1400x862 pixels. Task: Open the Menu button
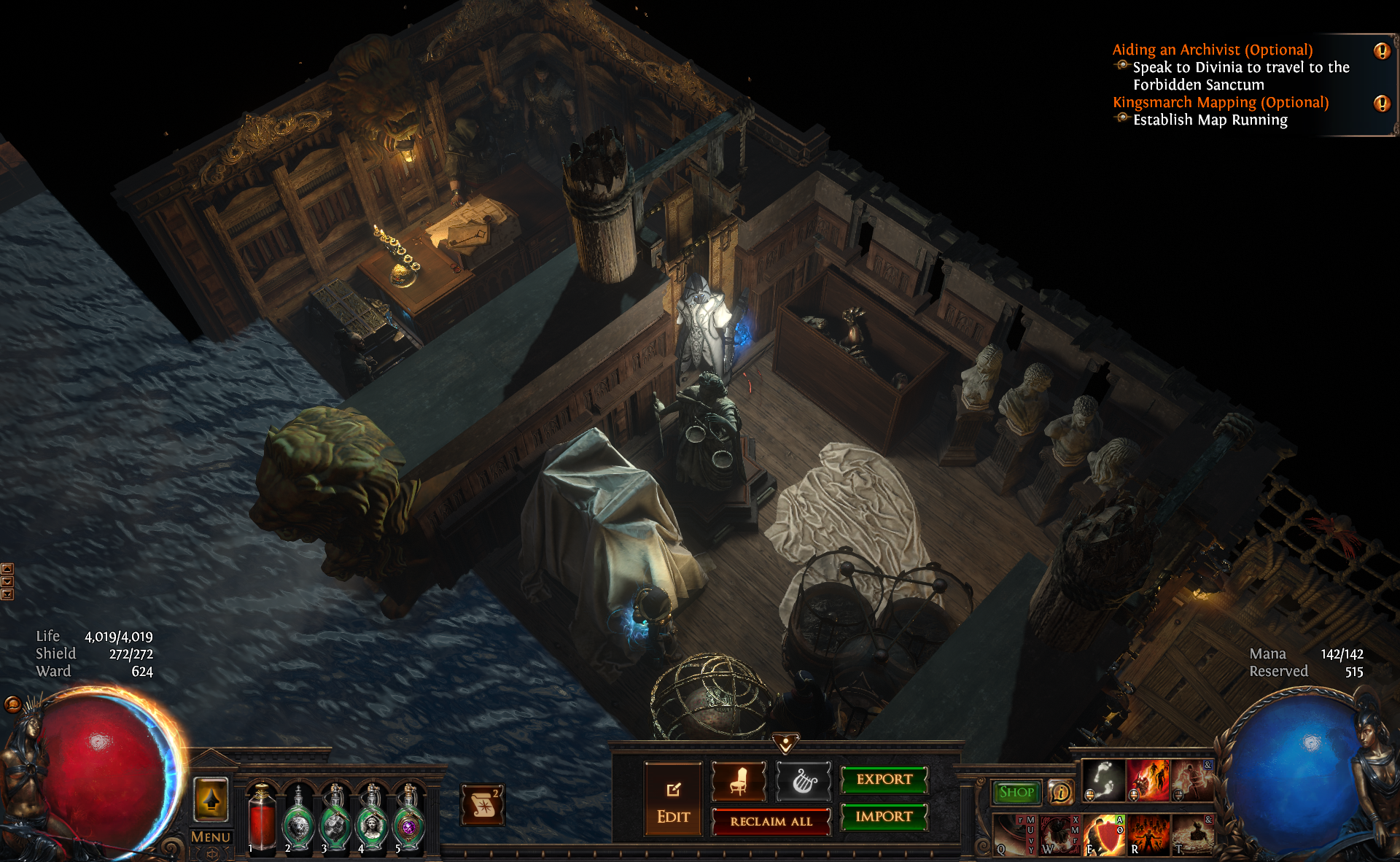(211, 837)
